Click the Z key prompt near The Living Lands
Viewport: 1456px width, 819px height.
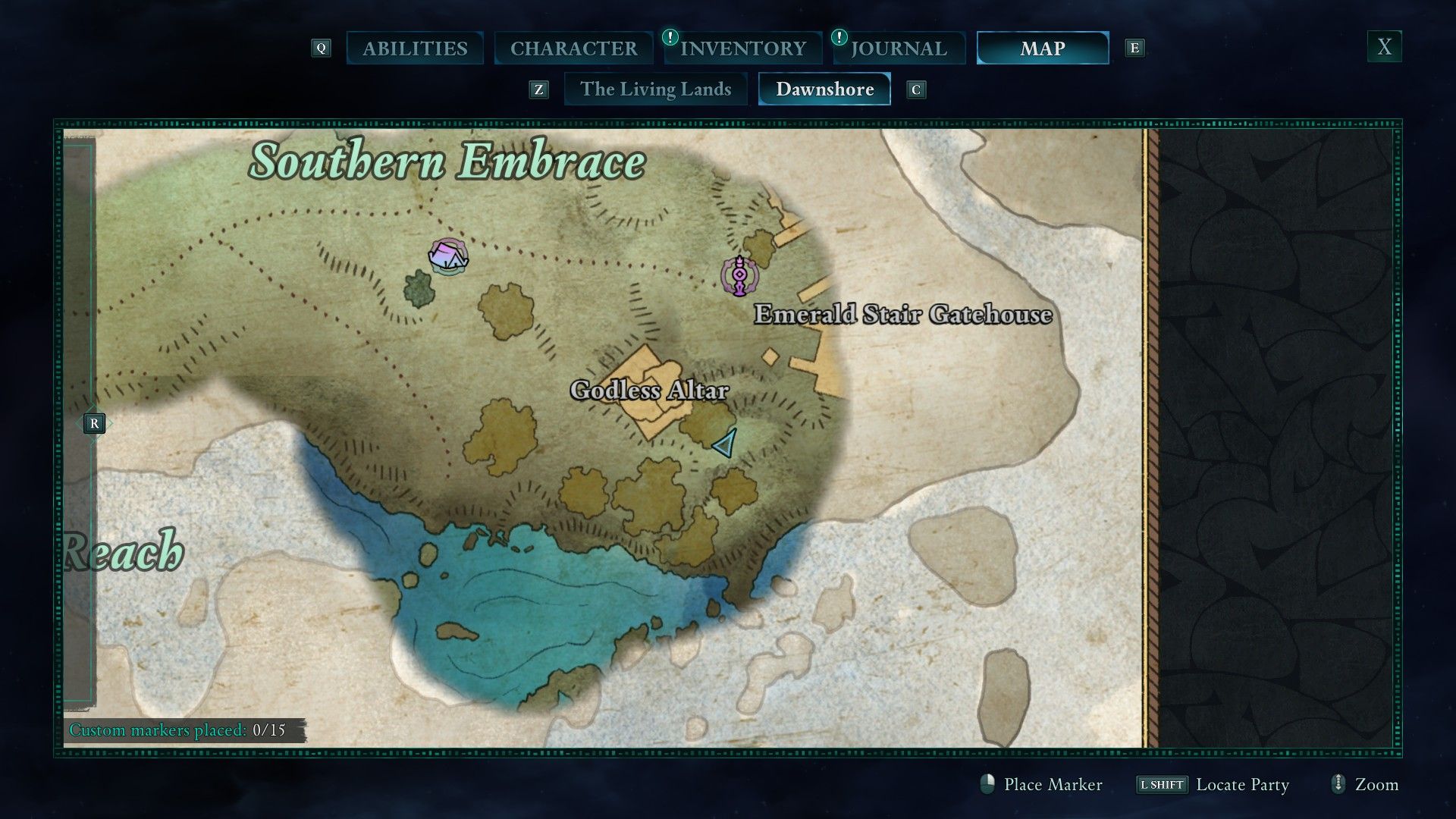tap(539, 89)
